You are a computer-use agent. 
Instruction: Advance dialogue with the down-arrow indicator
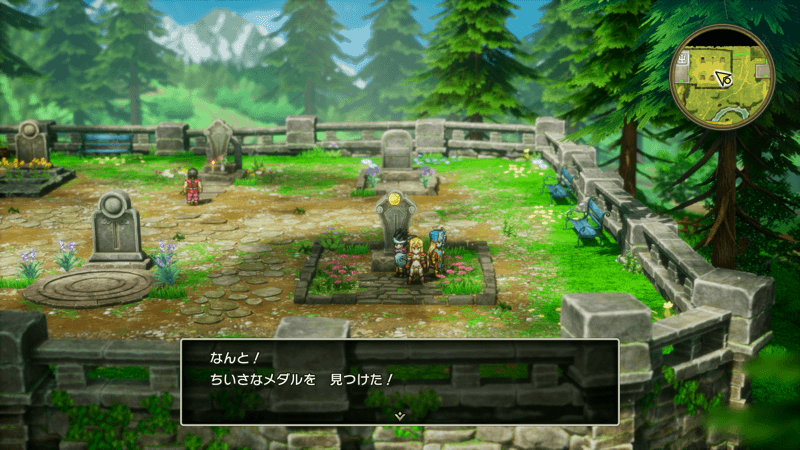(x=399, y=412)
